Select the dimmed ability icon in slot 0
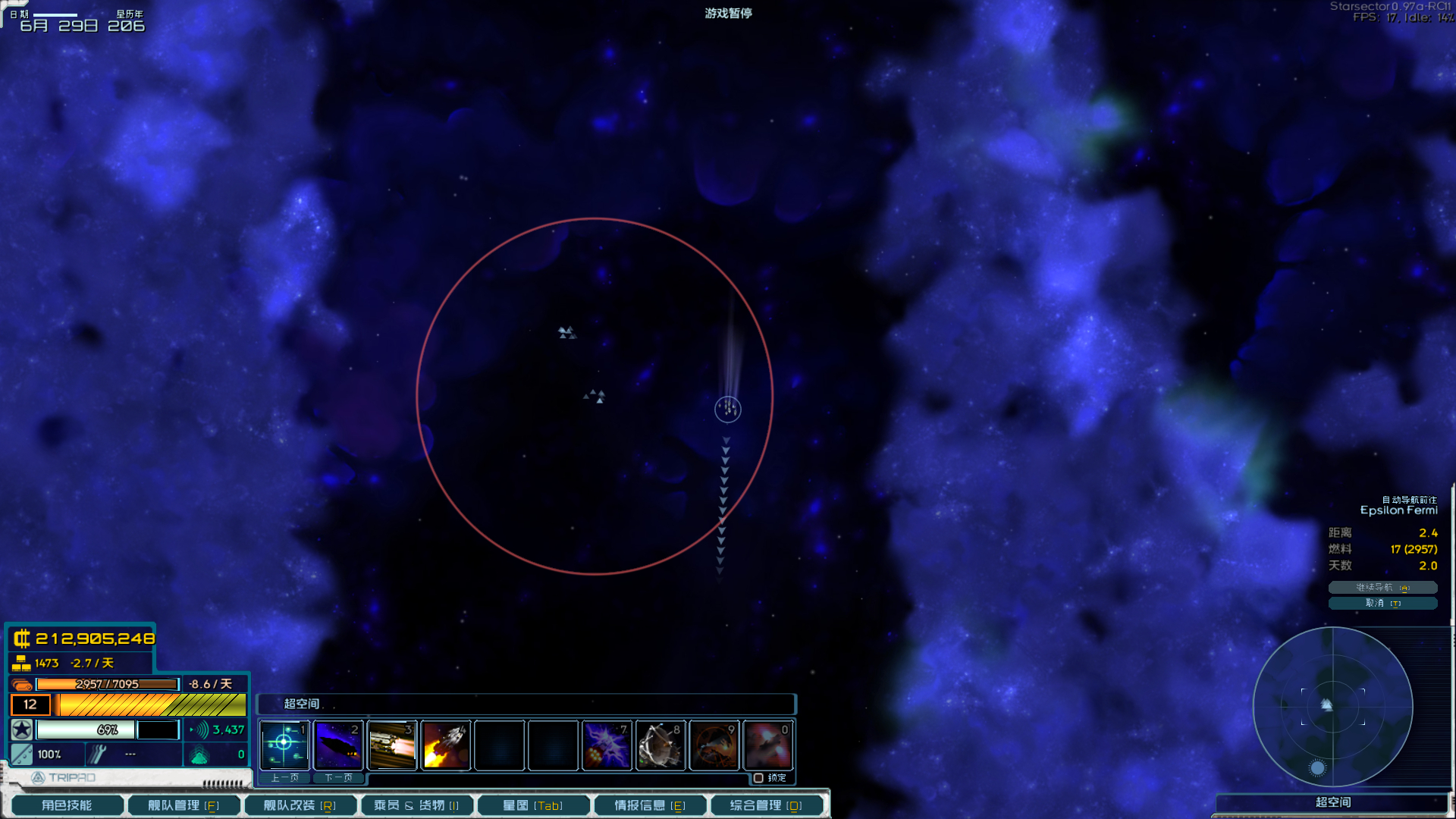The image size is (1456, 819). (768, 745)
